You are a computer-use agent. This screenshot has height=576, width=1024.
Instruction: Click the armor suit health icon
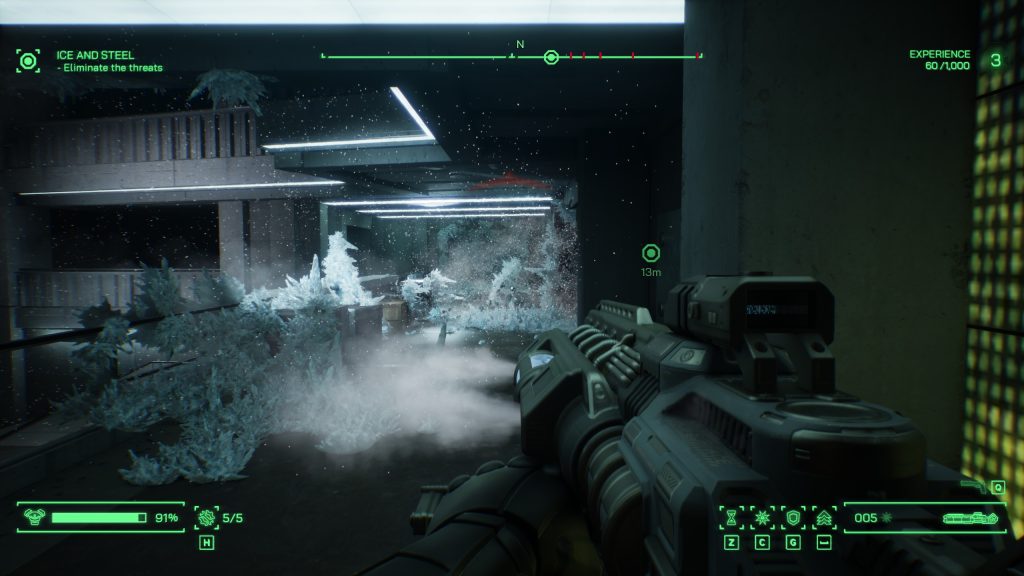(x=35, y=517)
